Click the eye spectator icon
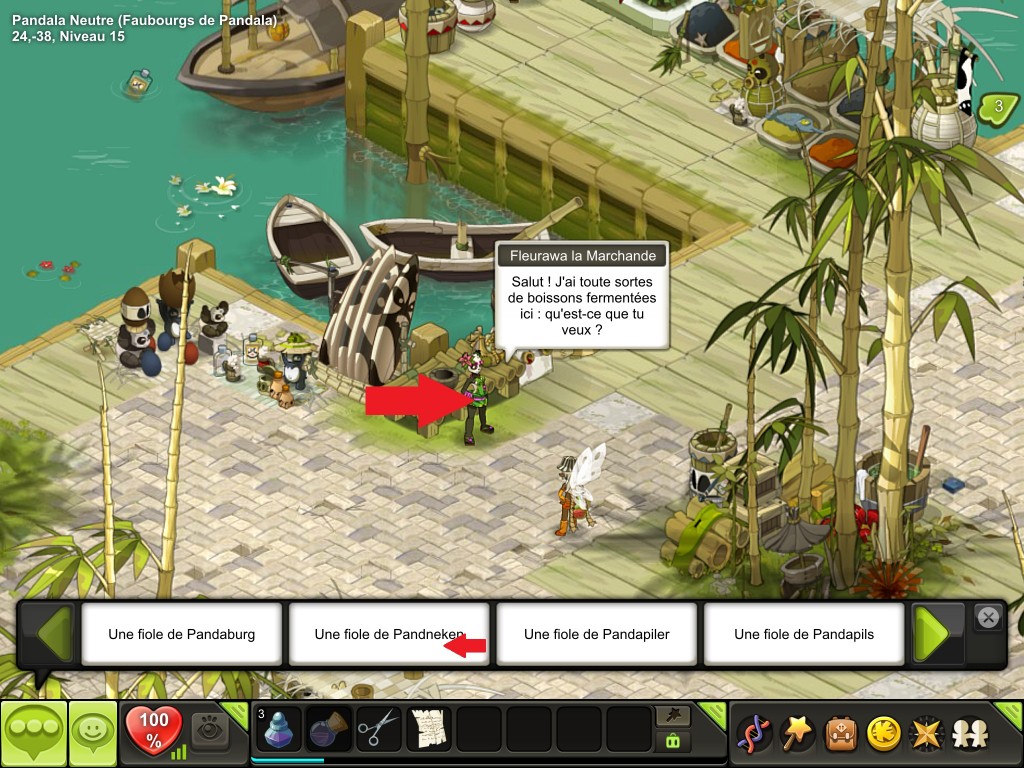The width and height of the screenshot is (1024, 768). [x=209, y=729]
